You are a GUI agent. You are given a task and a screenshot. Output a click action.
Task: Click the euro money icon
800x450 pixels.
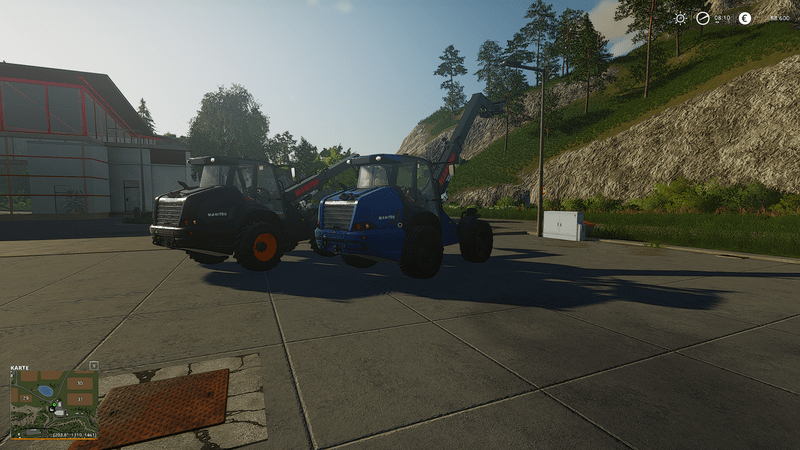745,18
